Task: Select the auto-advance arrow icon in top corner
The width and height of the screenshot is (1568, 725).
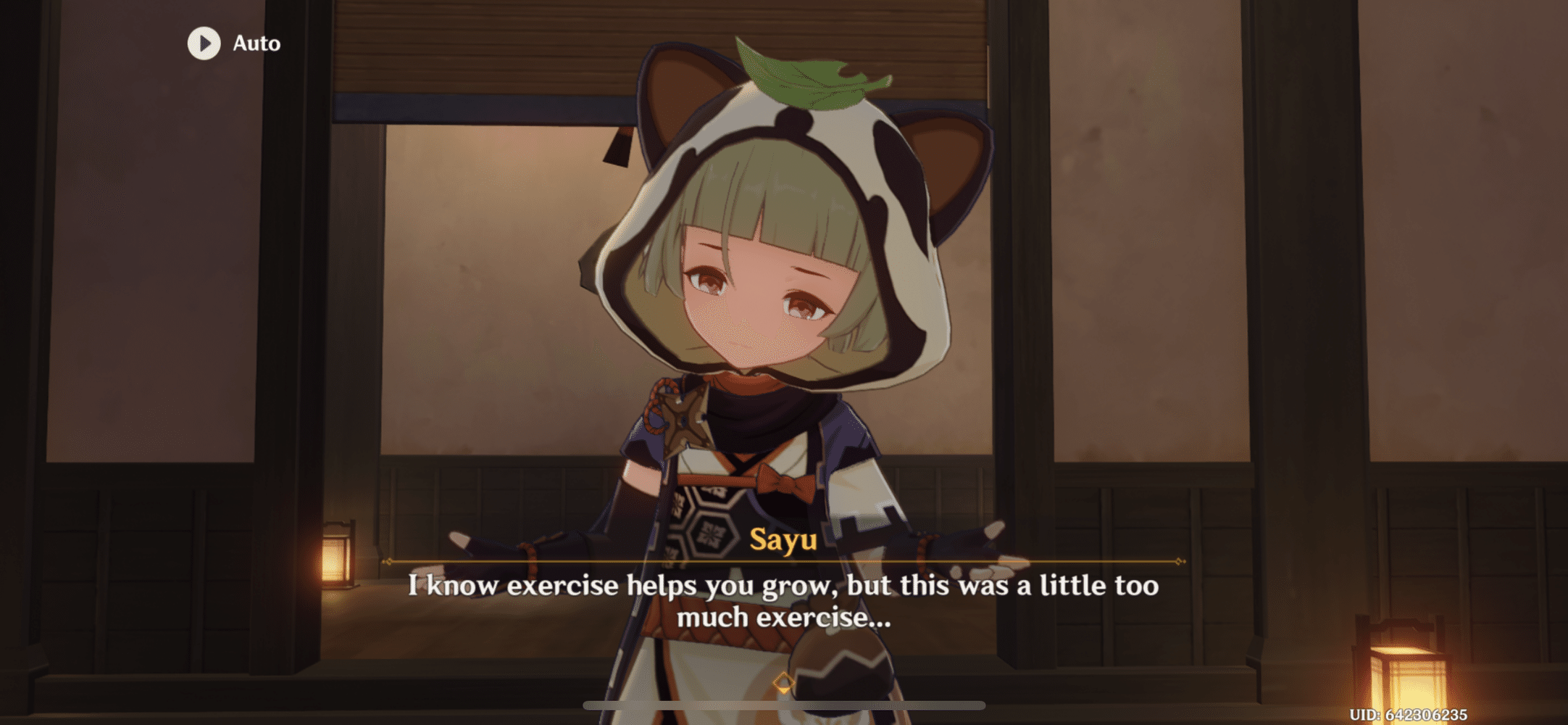Action: click(x=207, y=43)
